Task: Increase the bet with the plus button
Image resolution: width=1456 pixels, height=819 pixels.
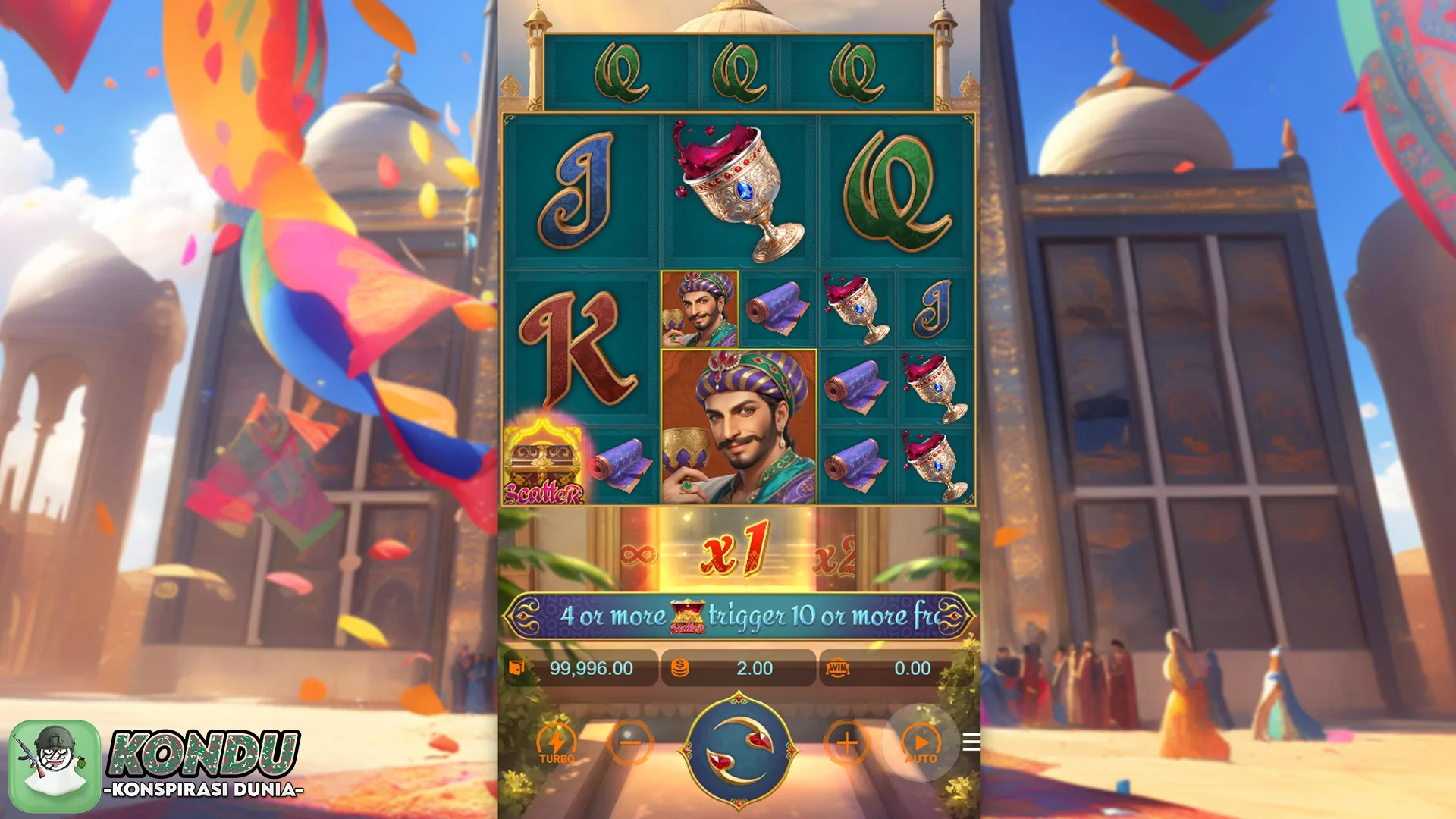Action: [x=846, y=743]
